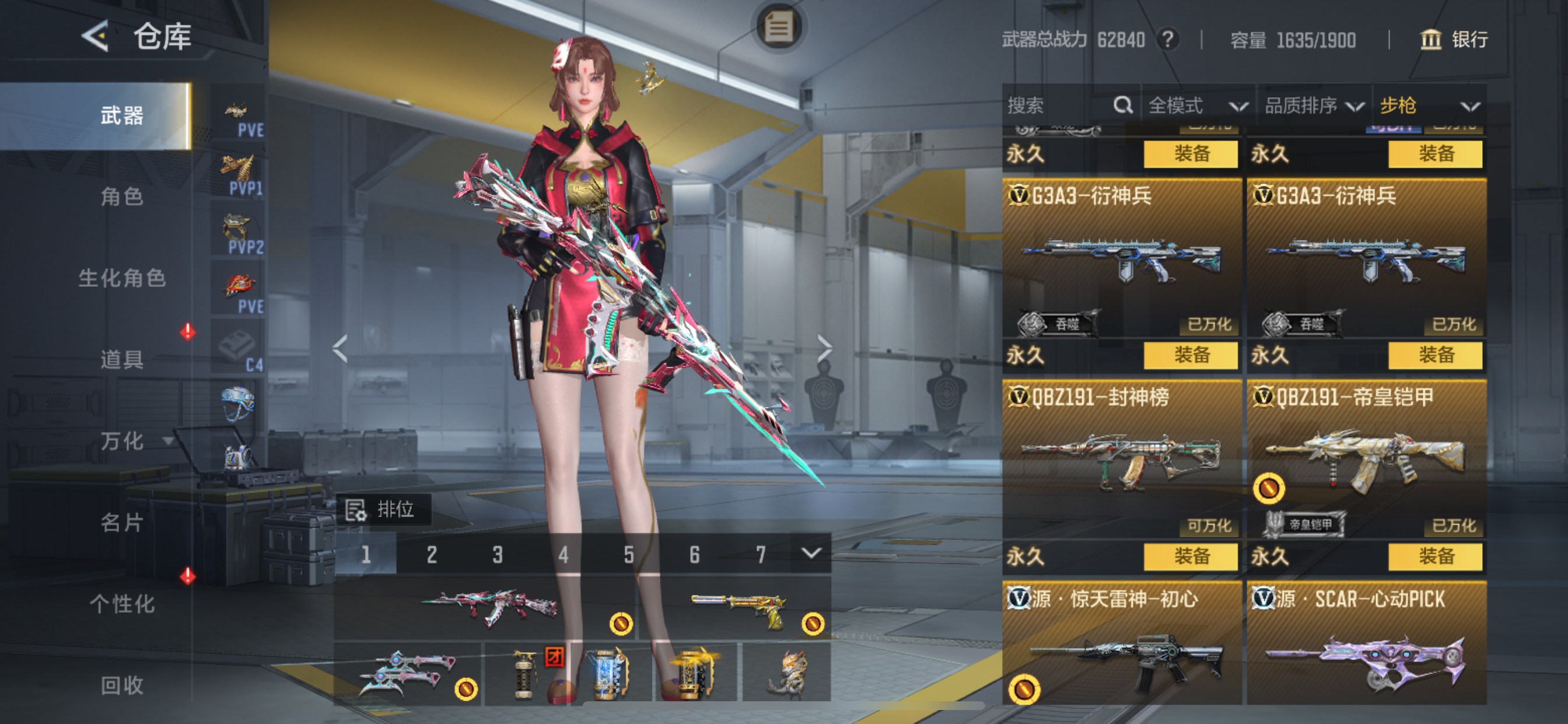Switch to loadout slot 3
This screenshot has width=1568, height=724.
(x=498, y=554)
